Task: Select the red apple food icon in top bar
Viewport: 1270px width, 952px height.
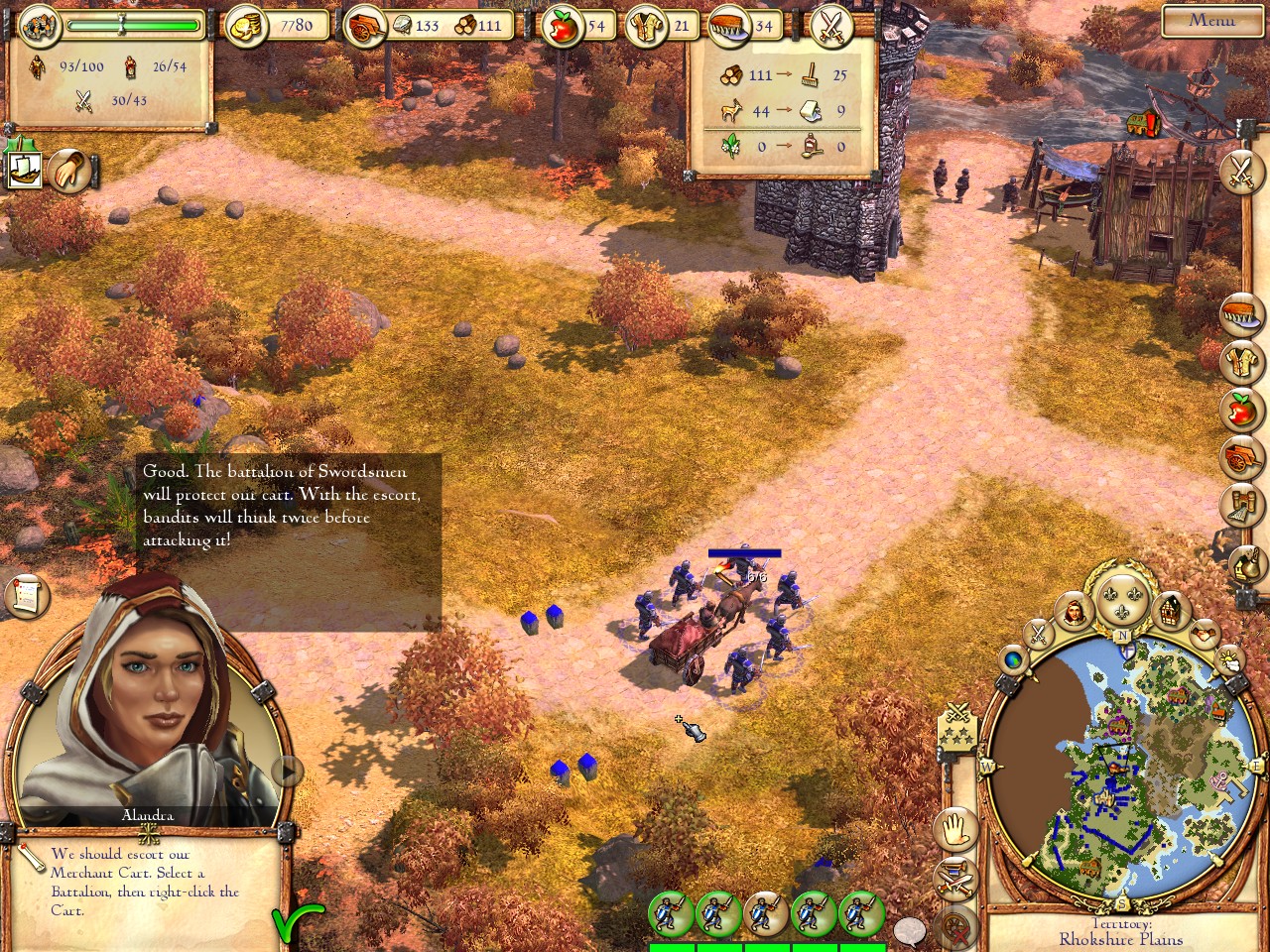Action: tap(563, 27)
